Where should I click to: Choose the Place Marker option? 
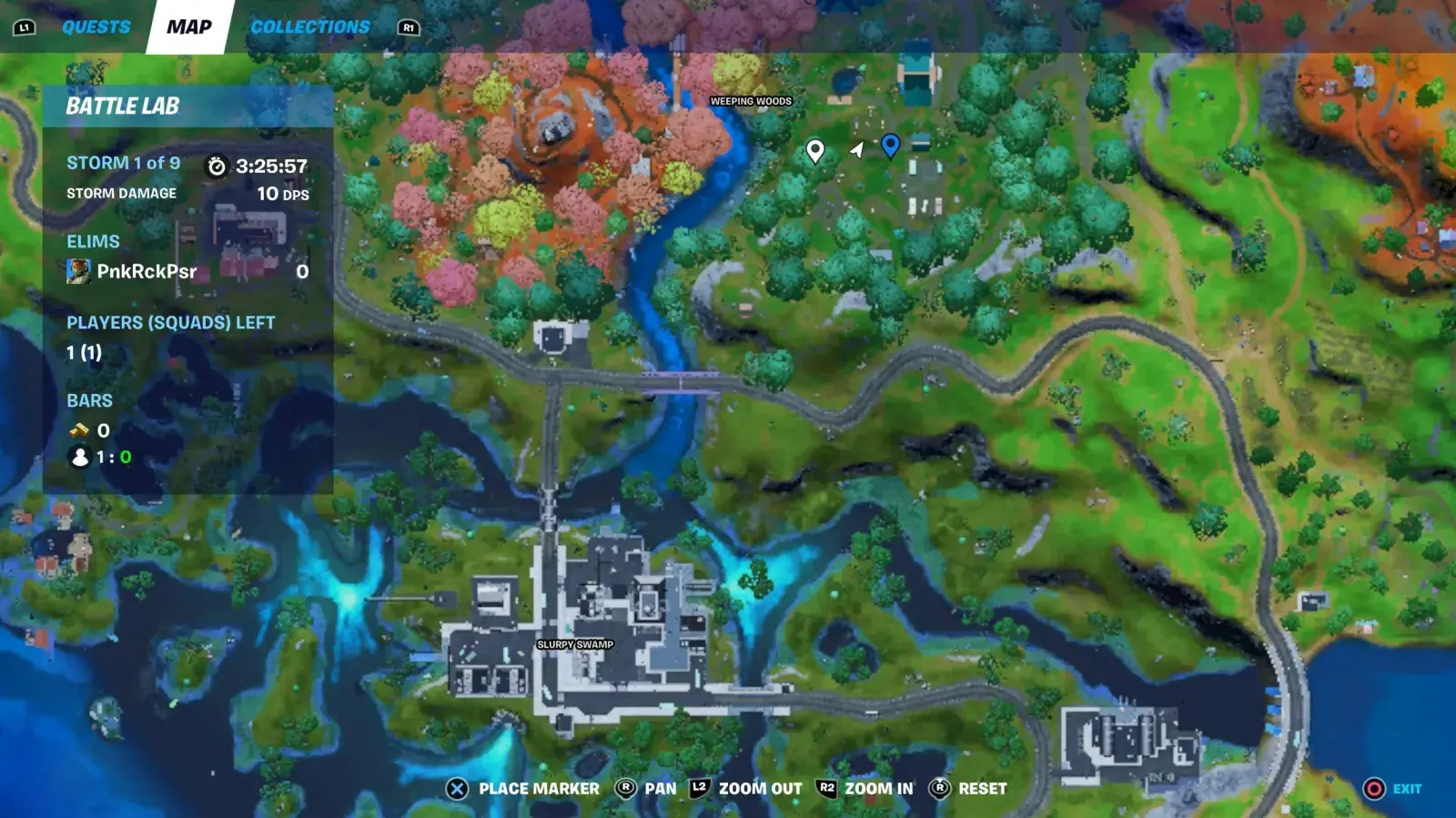523,789
